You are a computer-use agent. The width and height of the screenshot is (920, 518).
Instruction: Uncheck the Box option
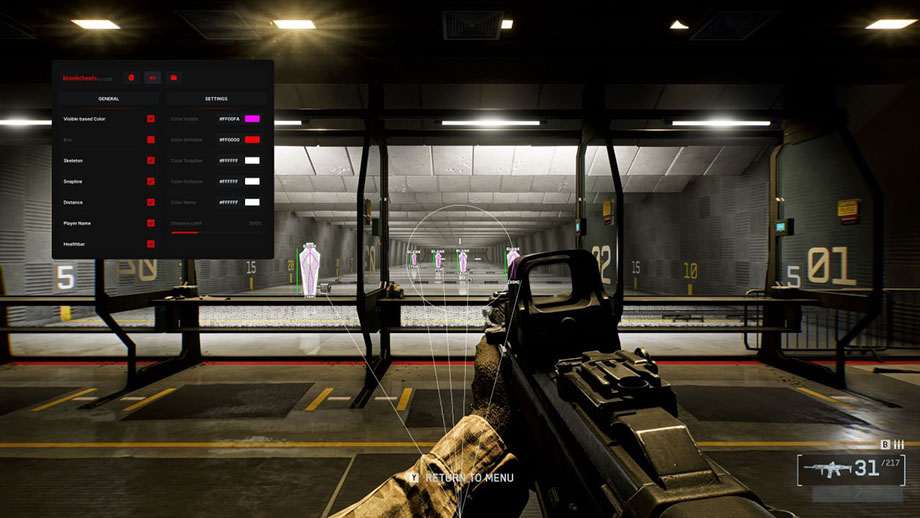tap(151, 140)
